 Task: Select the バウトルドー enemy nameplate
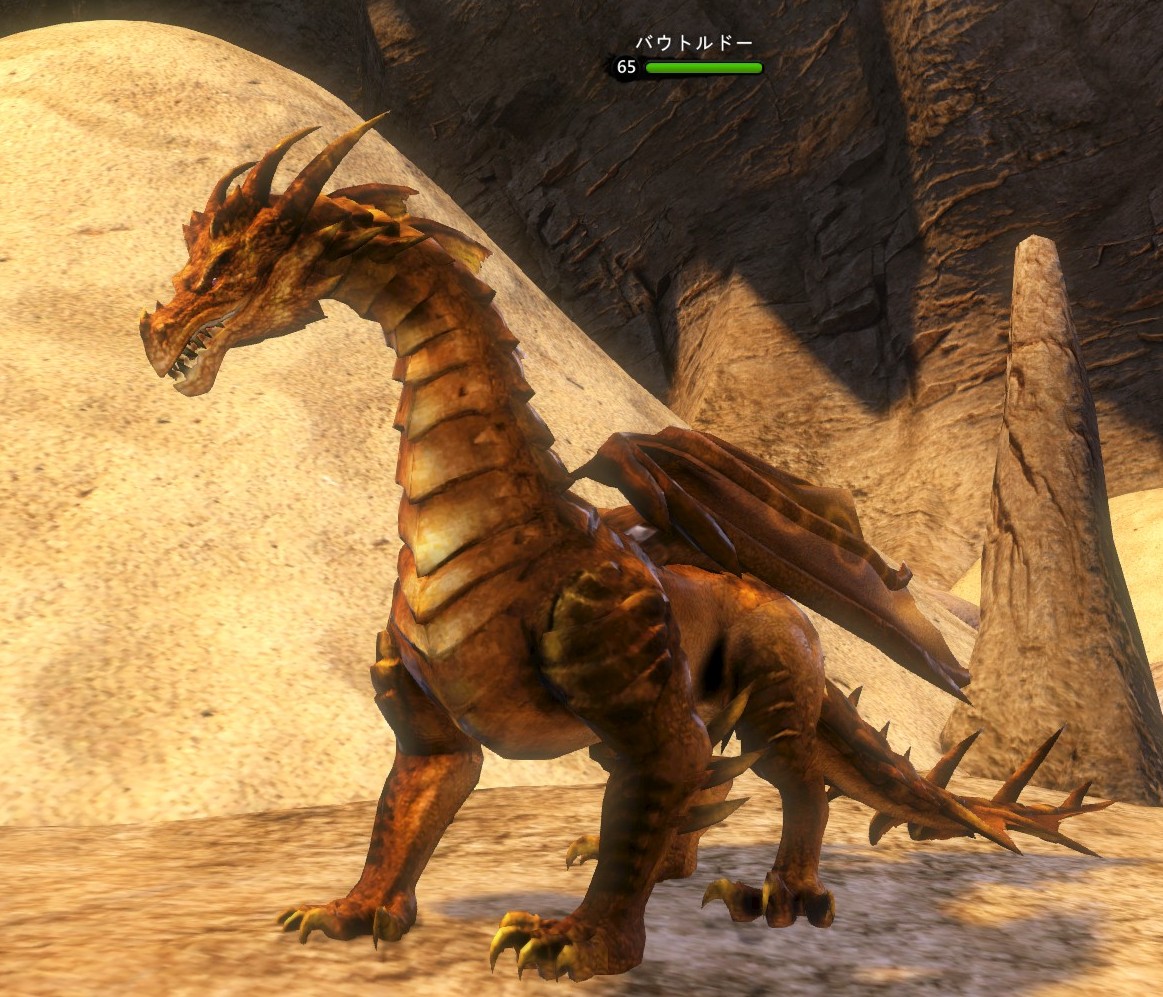click(693, 44)
